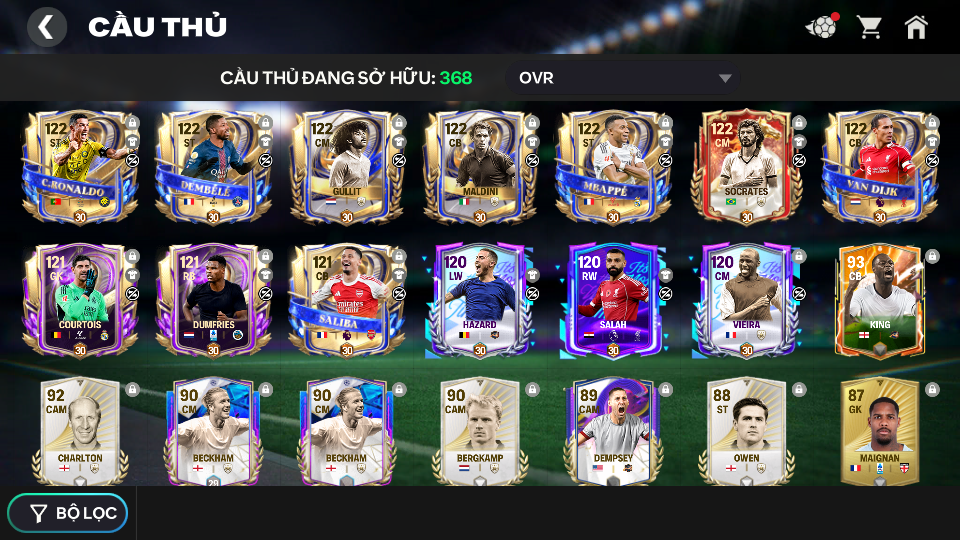
Task: Choose the Saliba player card
Action: [346, 300]
